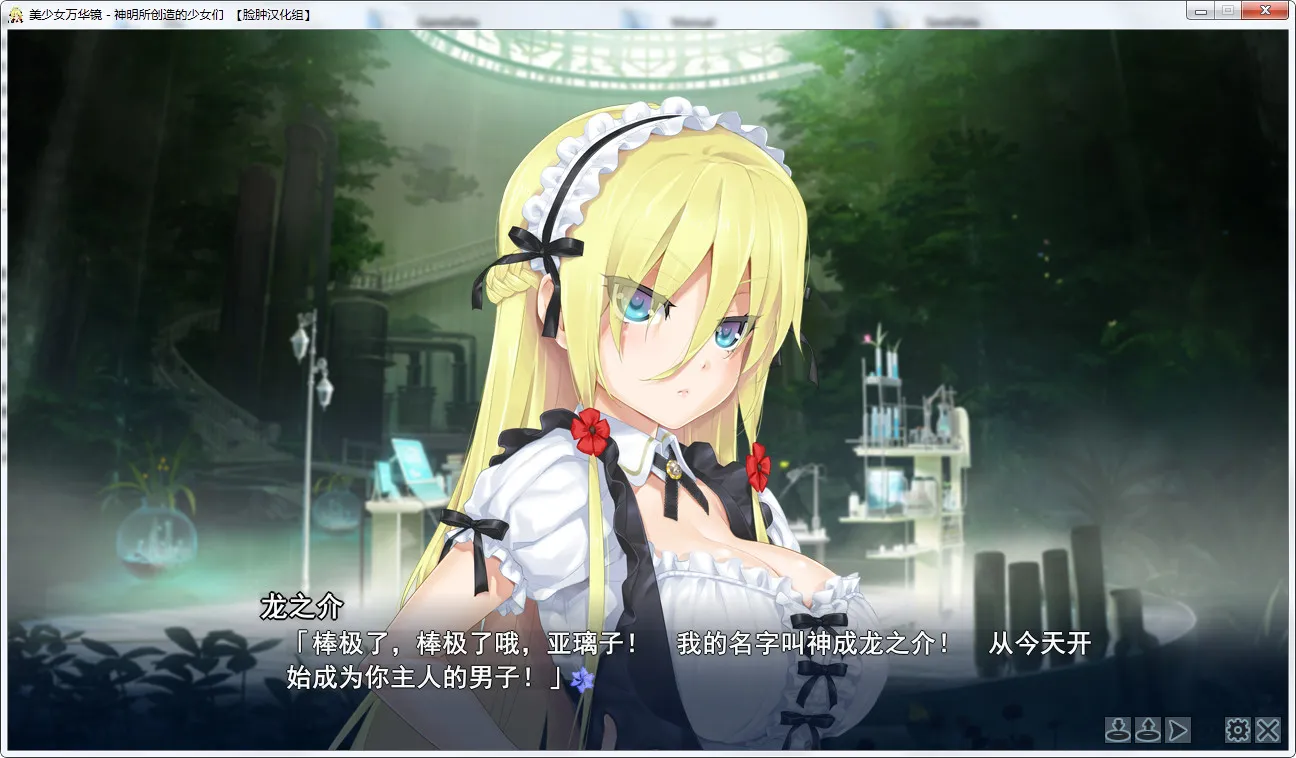Click the in-game exit X icon
1296x758 pixels.
tap(1268, 731)
